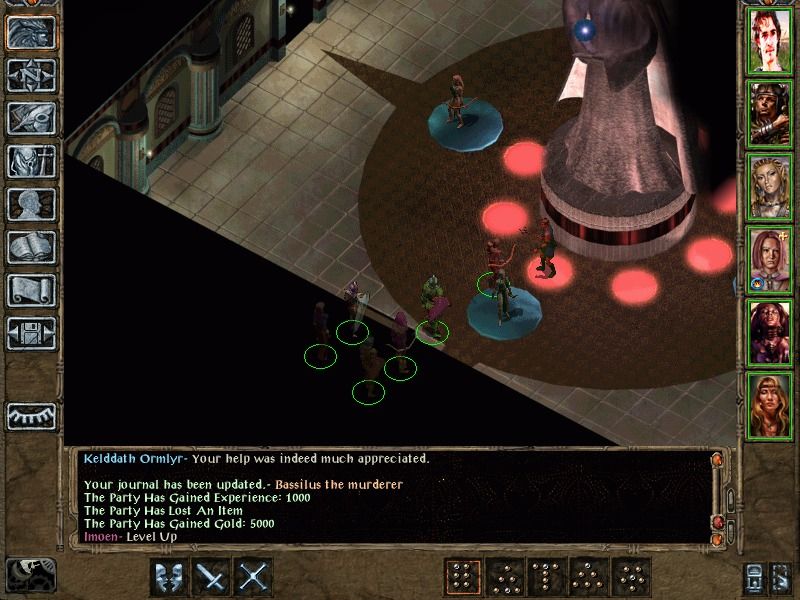This screenshot has width=800, height=600.
Task: Select the sixth portrait, long-haired blonde
Action: [771, 407]
